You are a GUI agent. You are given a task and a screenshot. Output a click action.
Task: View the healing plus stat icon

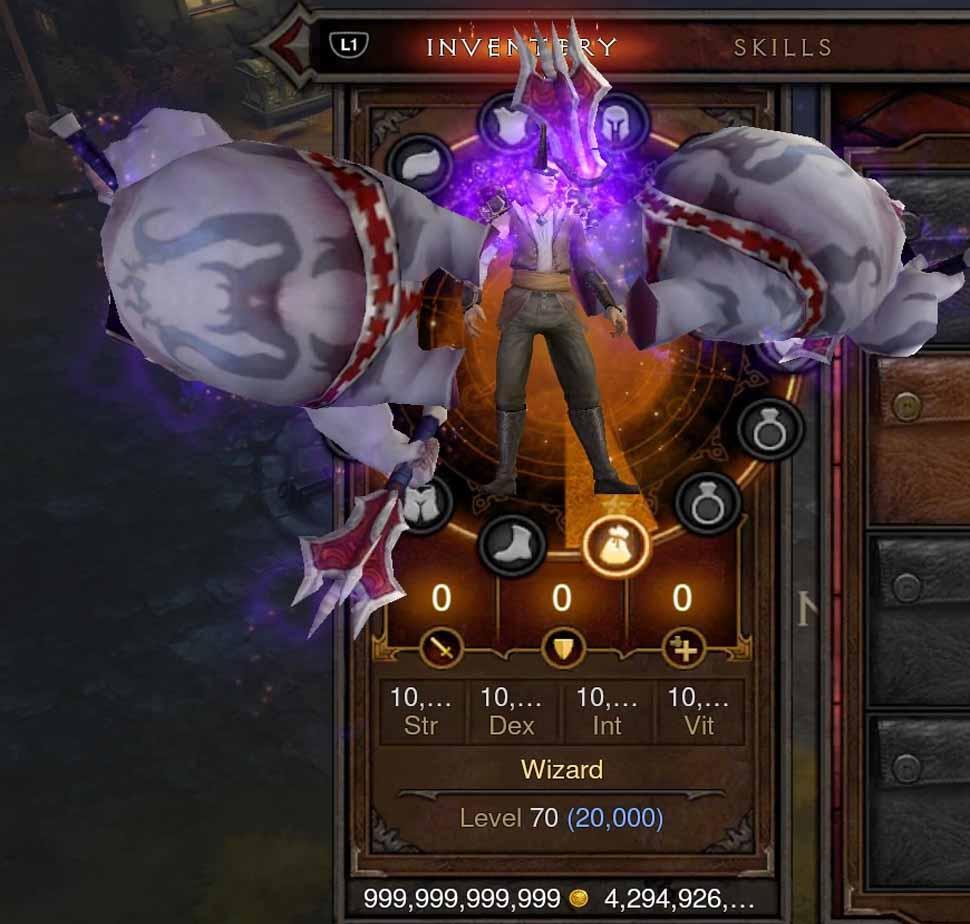coord(683,649)
